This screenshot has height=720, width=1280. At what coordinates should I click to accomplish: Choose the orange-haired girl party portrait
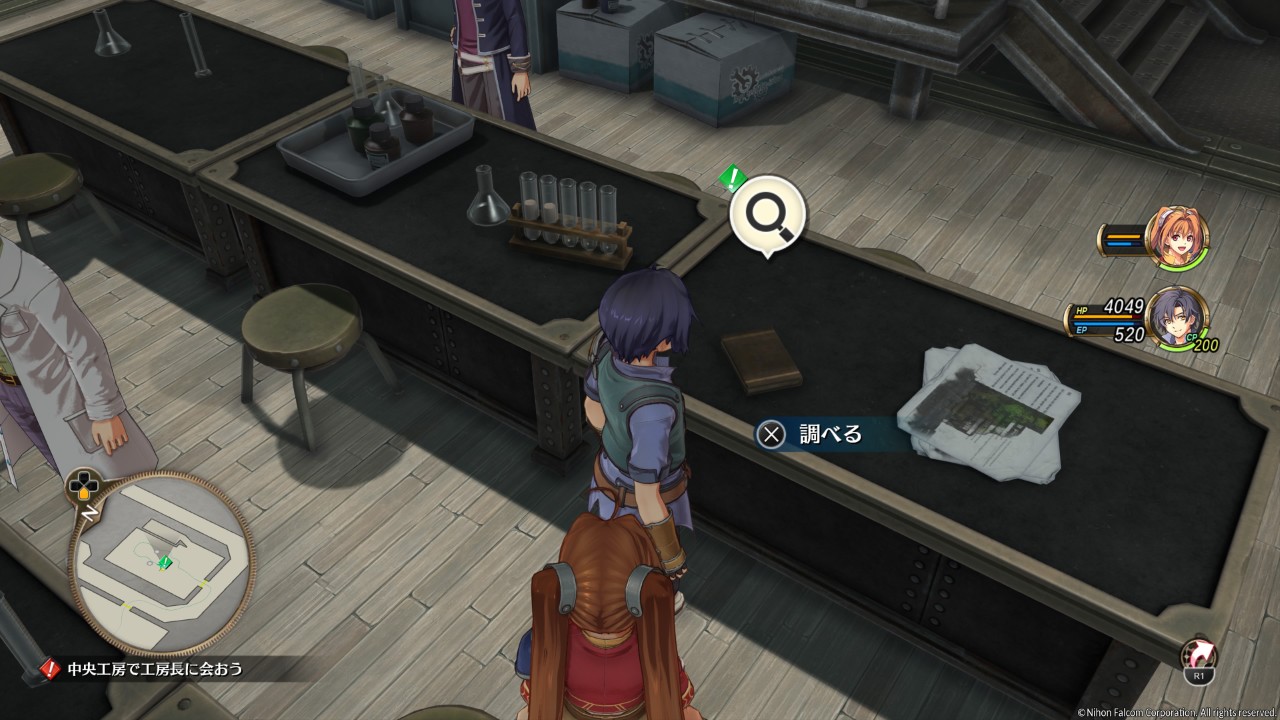1177,238
